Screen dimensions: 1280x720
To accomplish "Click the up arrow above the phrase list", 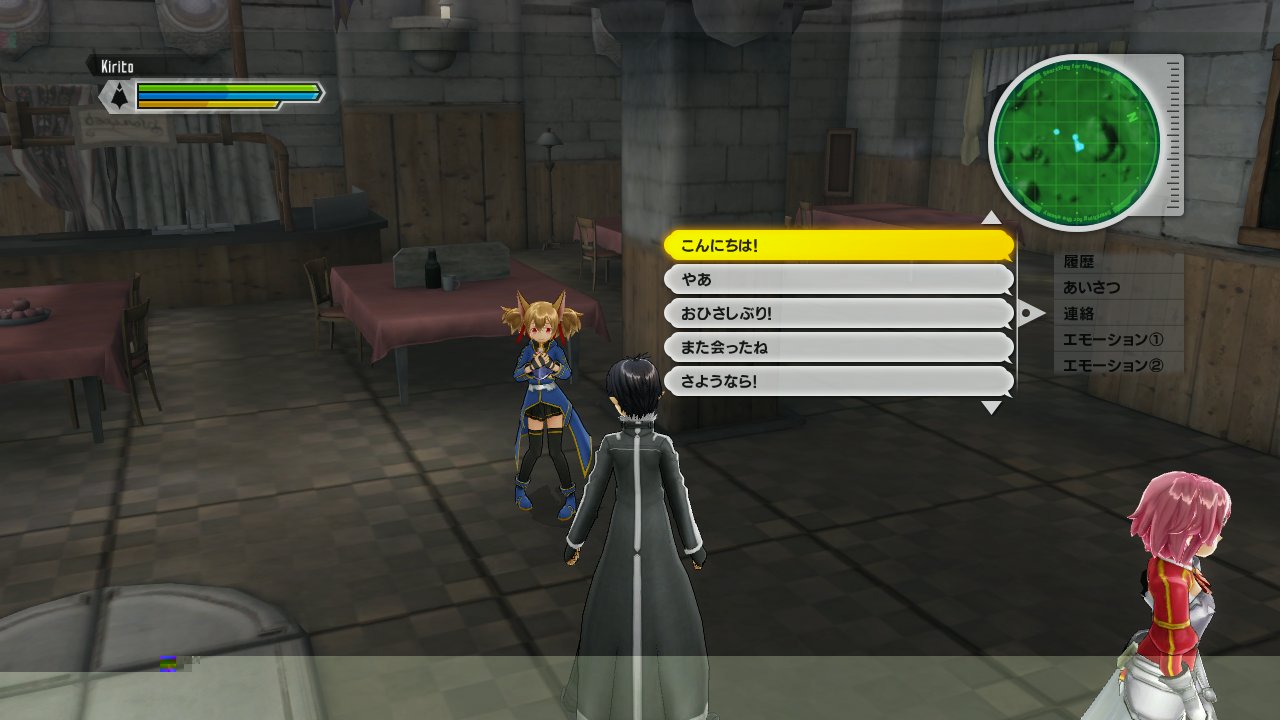I will click(x=990, y=218).
